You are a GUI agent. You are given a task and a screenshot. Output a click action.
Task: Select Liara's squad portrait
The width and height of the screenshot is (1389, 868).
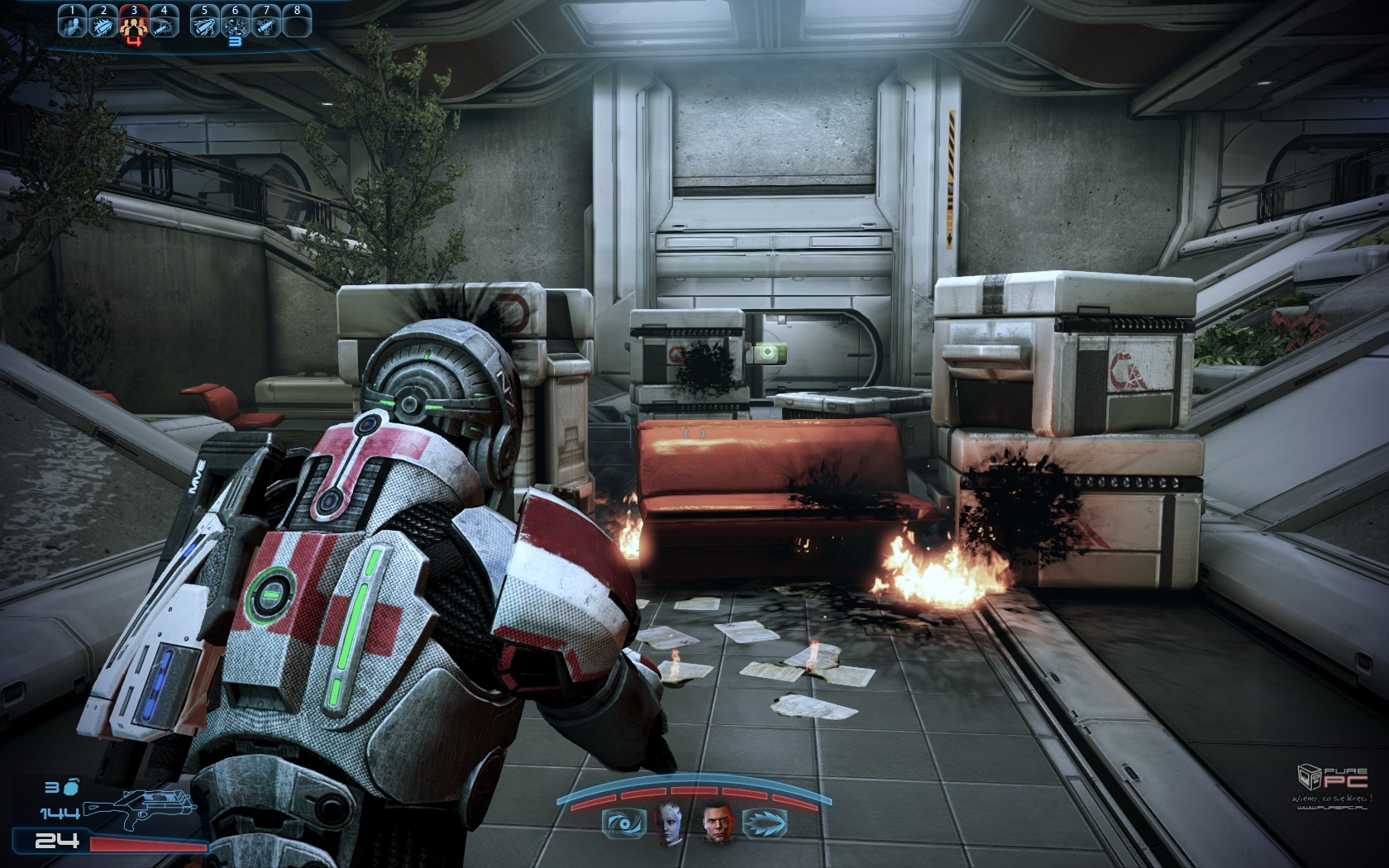coord(670,823)
